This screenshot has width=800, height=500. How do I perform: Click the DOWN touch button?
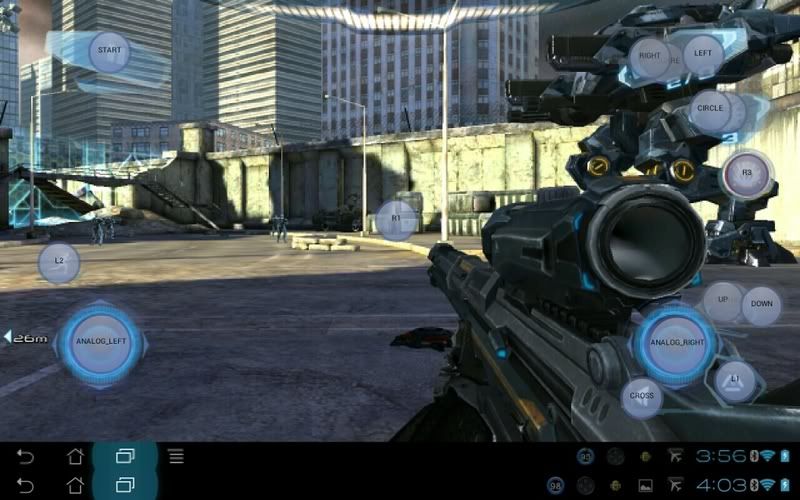(x=762, y=305)
